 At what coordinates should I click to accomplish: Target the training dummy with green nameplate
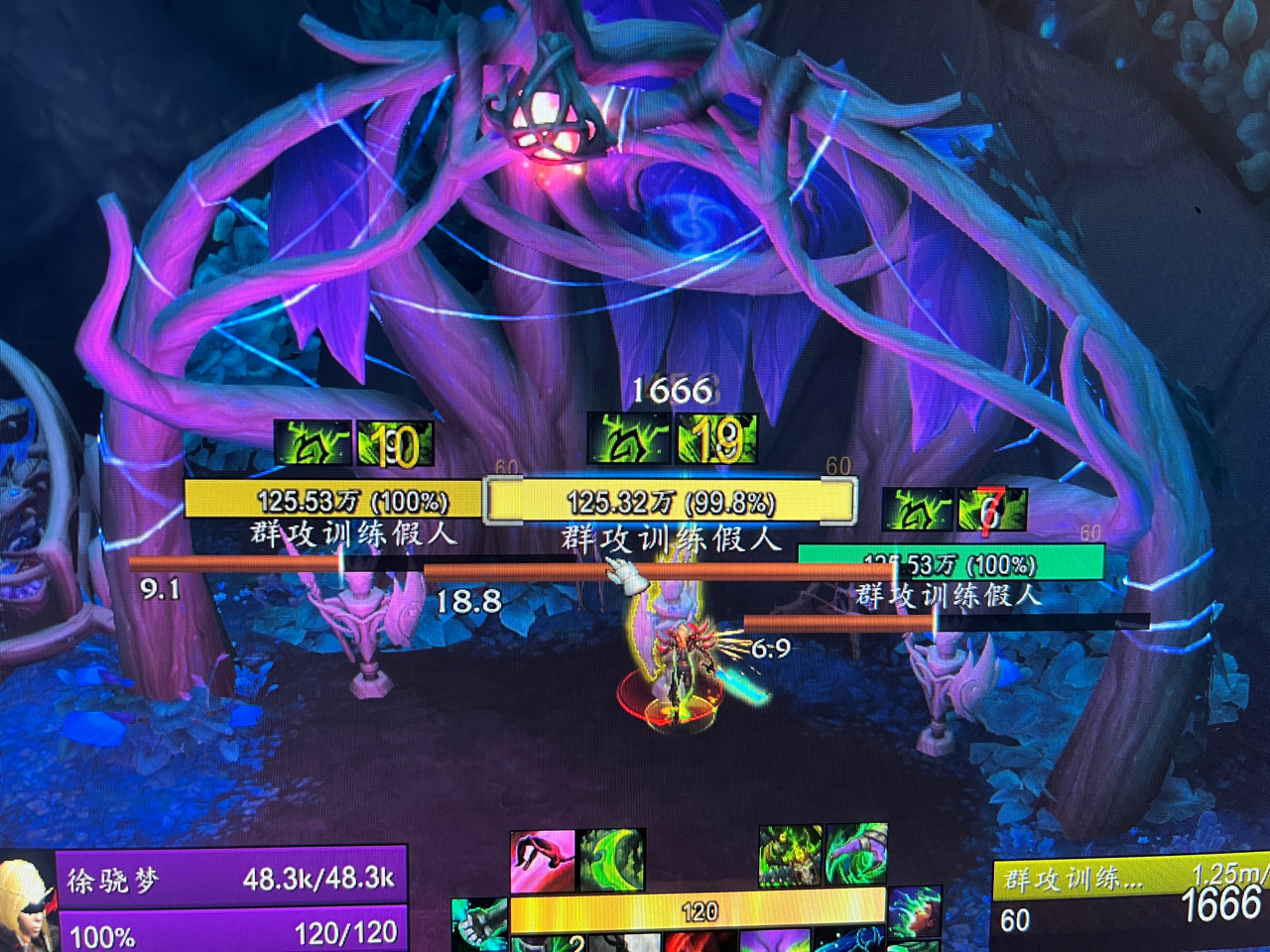pos(950,563)
